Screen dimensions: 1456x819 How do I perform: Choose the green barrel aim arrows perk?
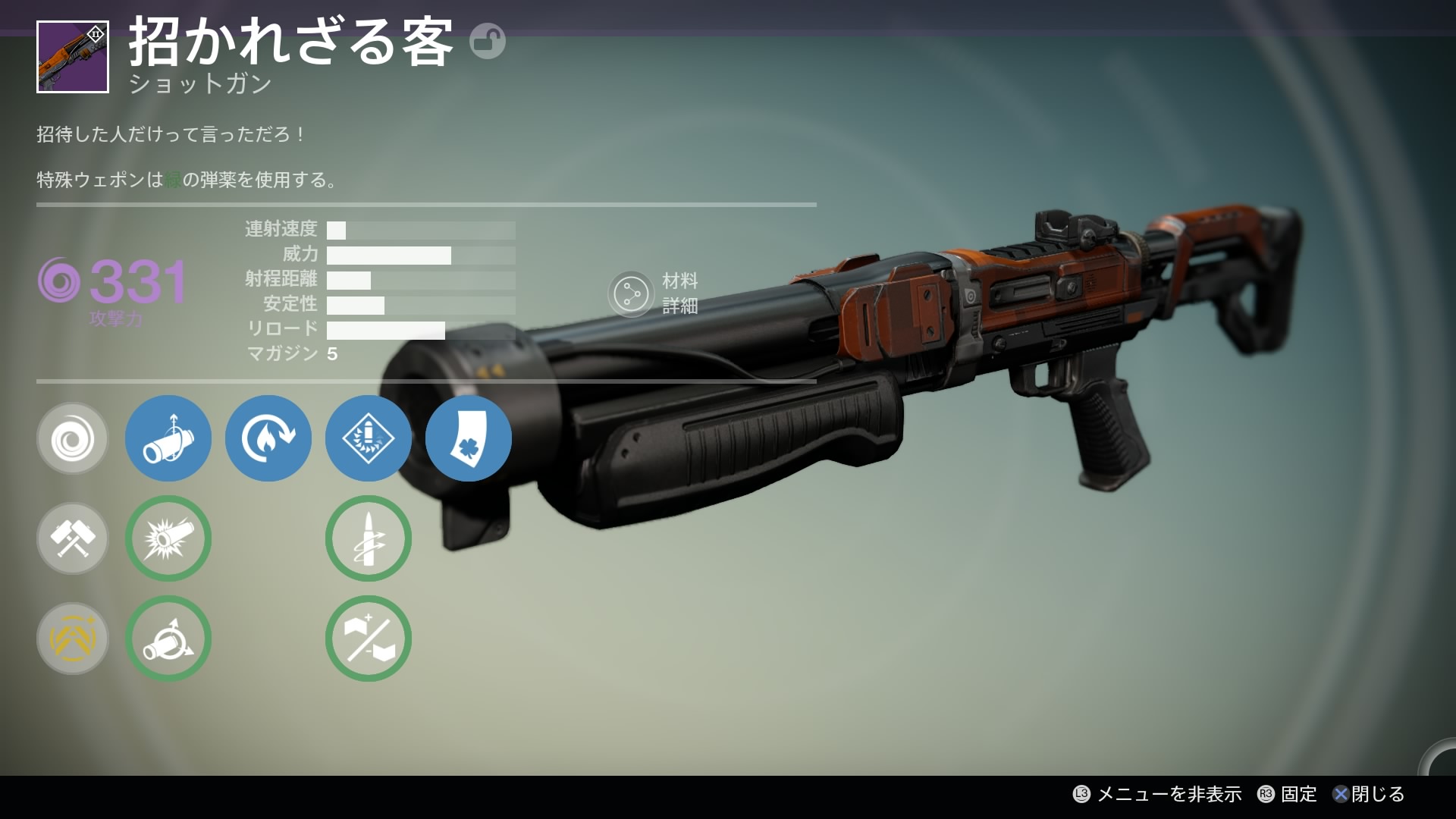click(x=168, y=639)
